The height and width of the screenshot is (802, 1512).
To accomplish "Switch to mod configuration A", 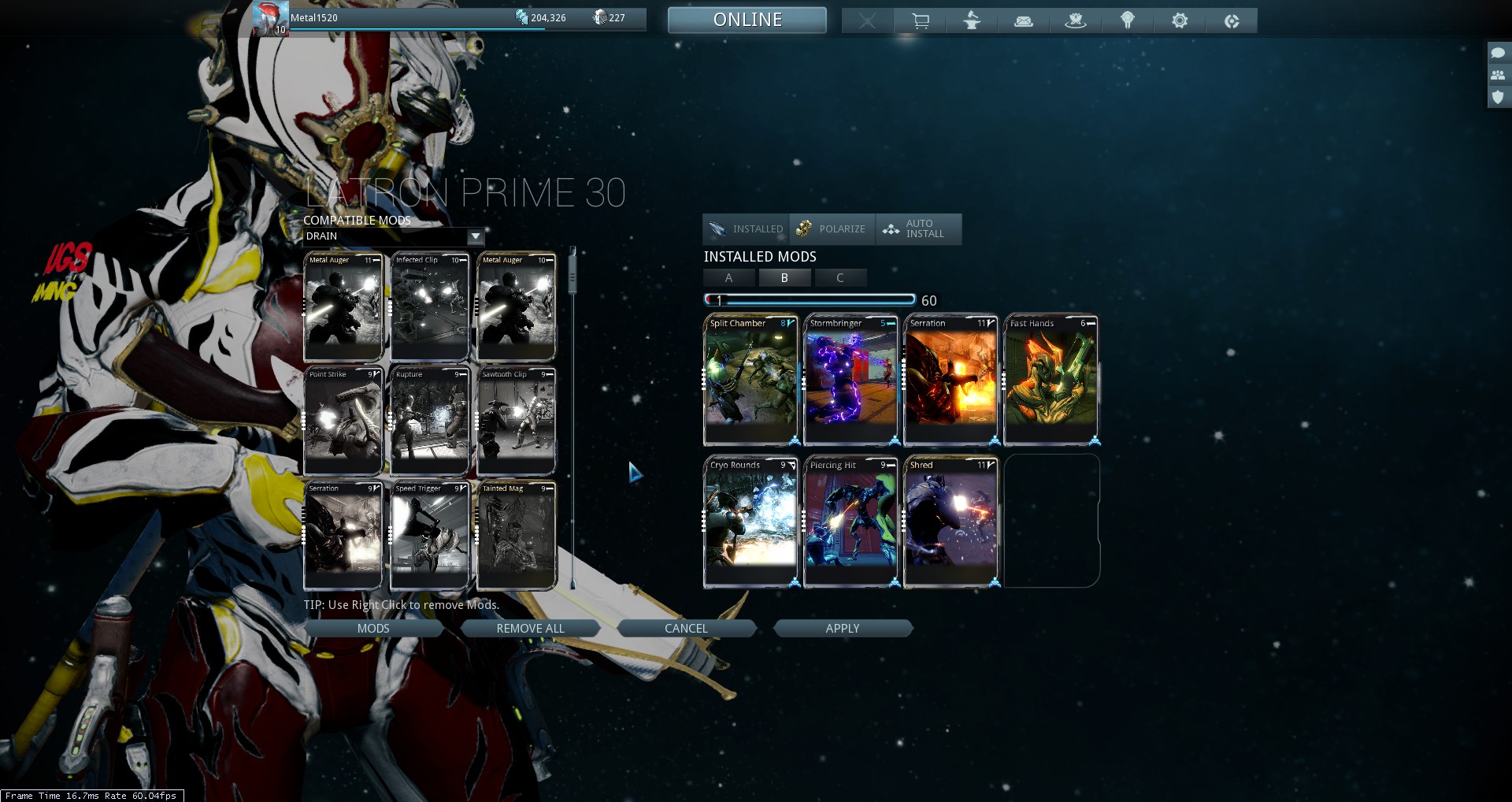I will click(x=729, y=277).
